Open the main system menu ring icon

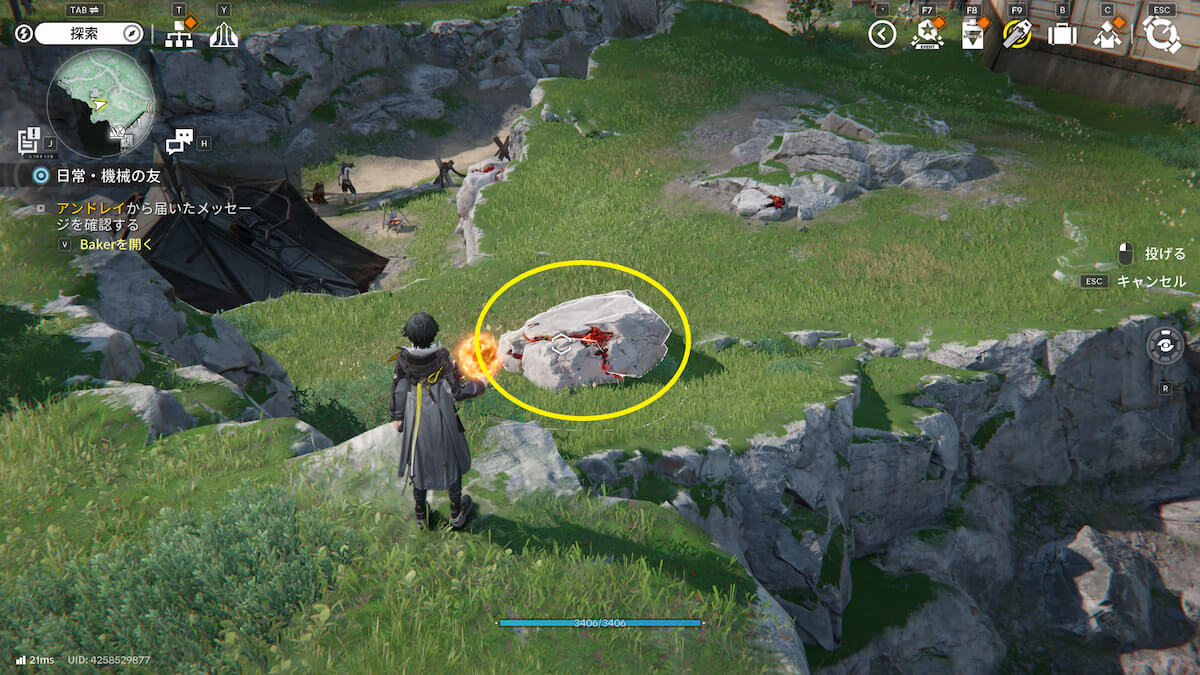(1162, 34)
